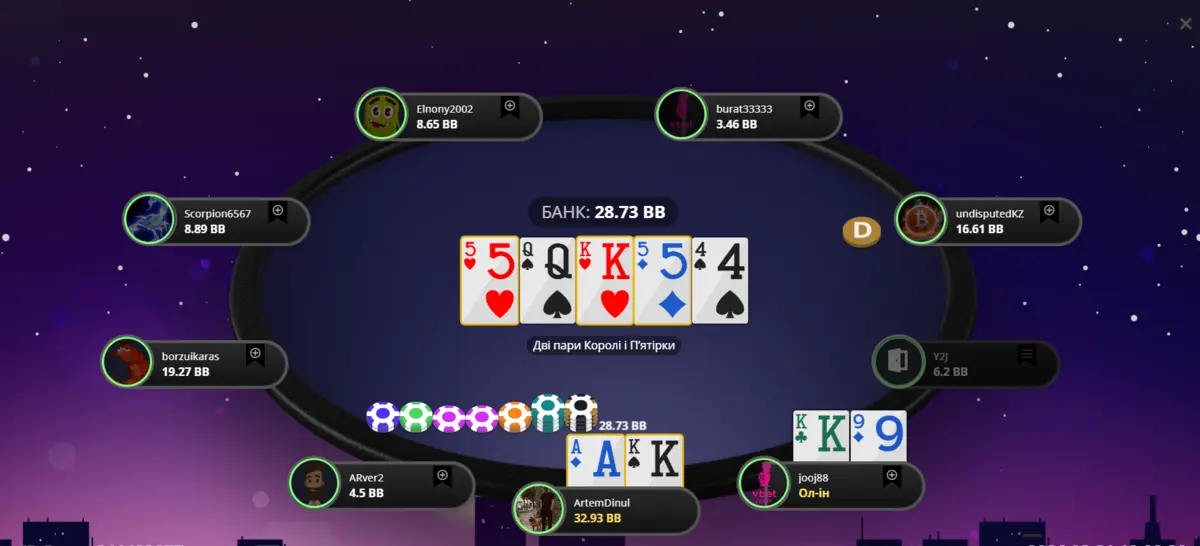Image resolution: width=1200 pixels, height=546 pixels.
Task: Tap the note badge on undisputedKZ
Action: (1049, 212)
